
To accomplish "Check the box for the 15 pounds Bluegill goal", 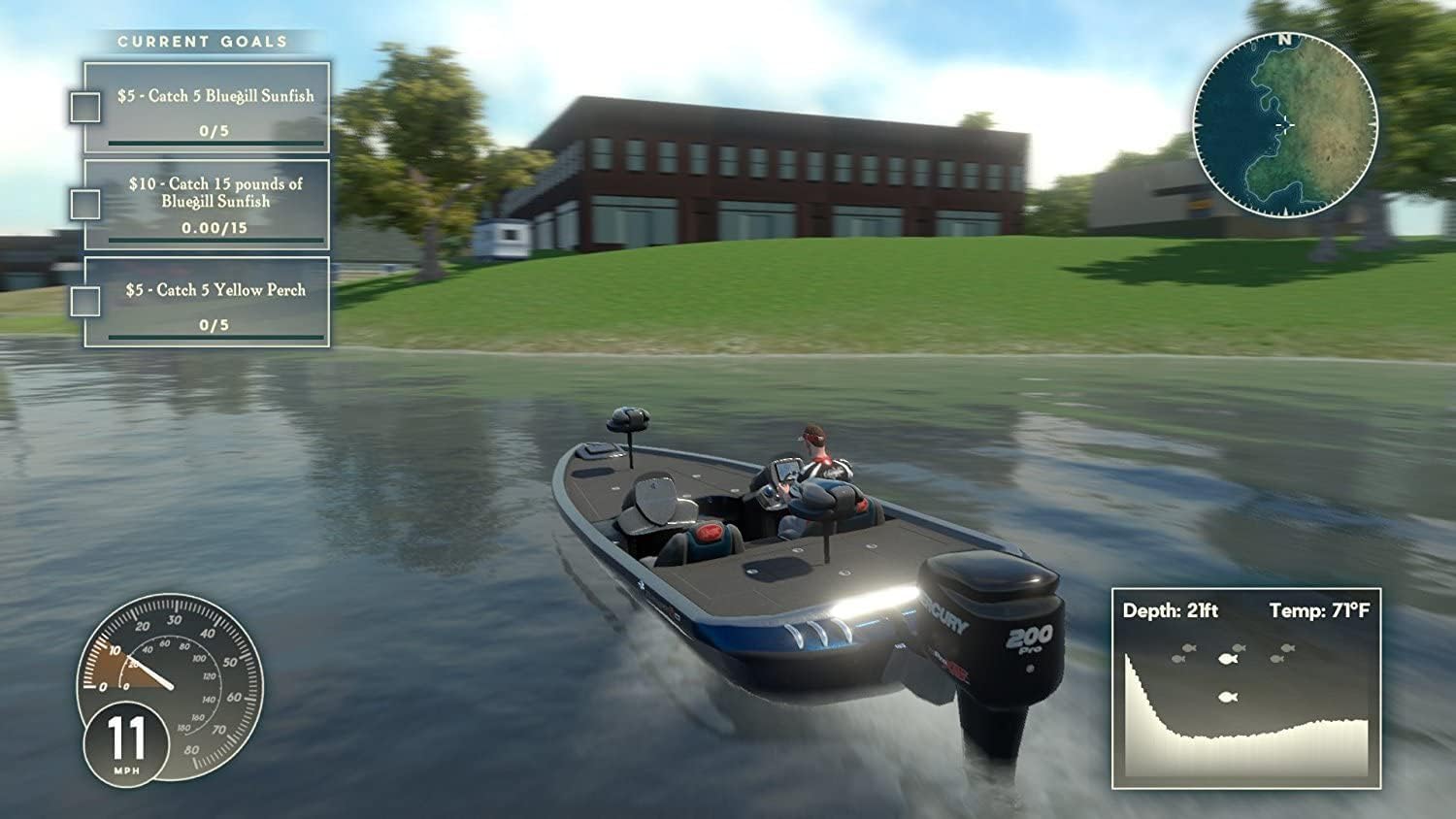I will (x=85, y=204).
